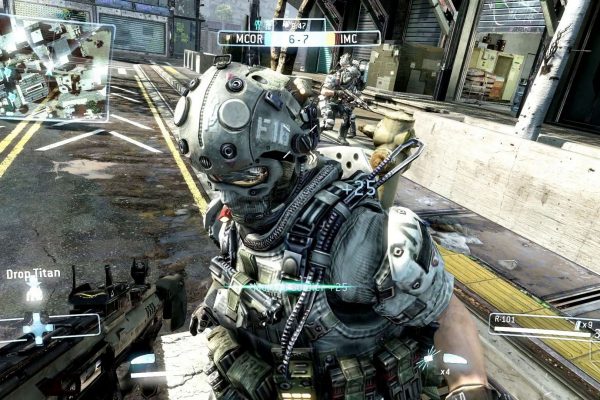Select the R-101 weapon panel
The height and width of the screenshot is (400, 600).
click(x=541, y=324)
